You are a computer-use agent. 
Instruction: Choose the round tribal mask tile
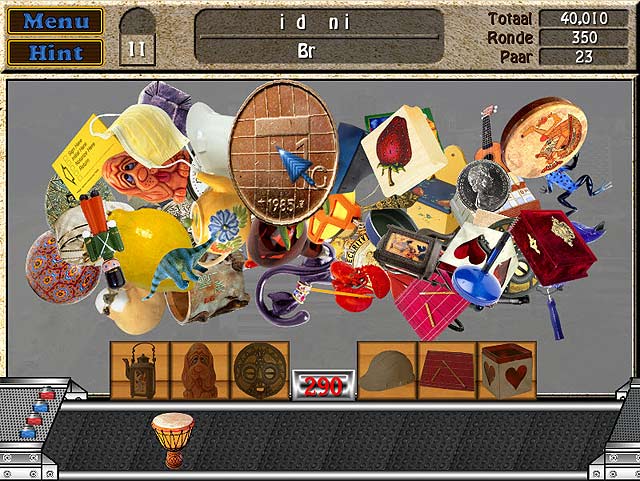(260, 370)
